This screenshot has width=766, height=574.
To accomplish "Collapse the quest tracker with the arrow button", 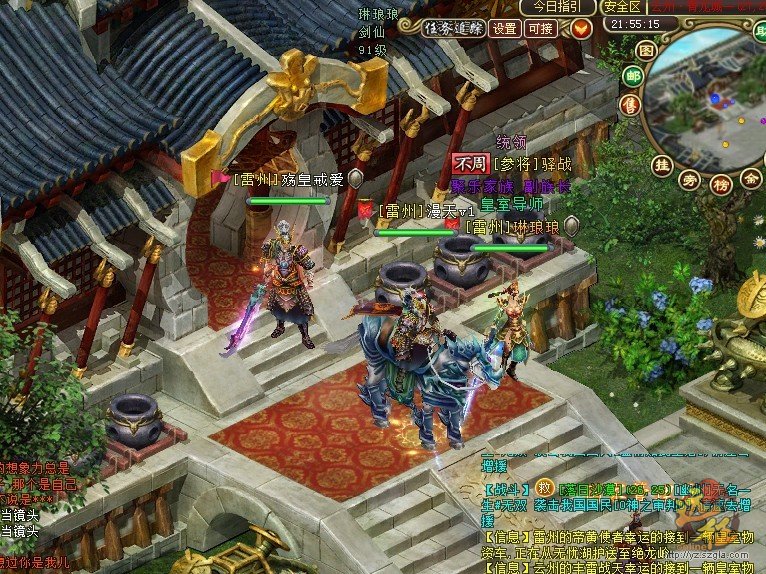I will 579,28.
